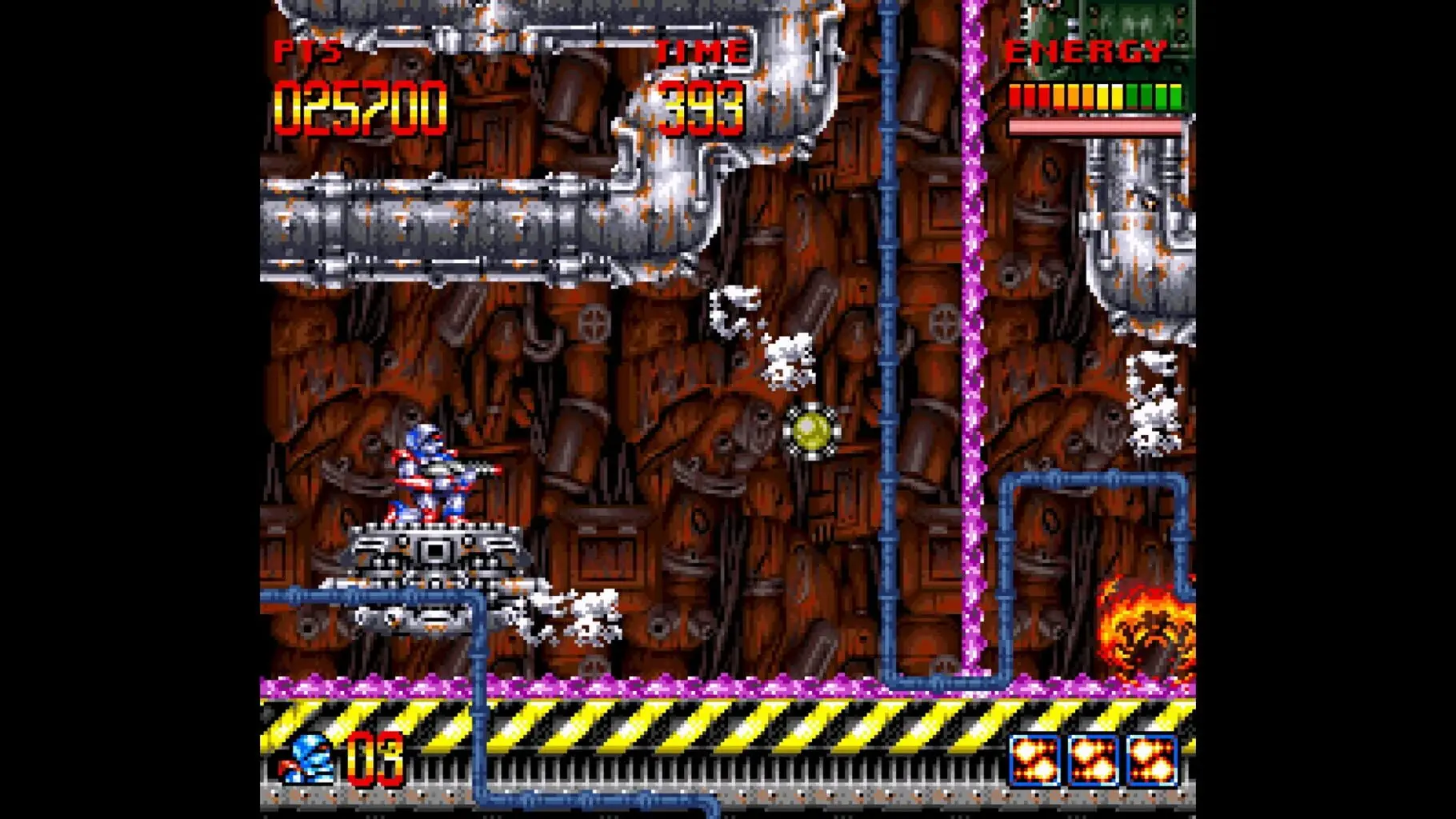Click the purple energy barrier wall
The image size is (1456, 819).
pyautogui.click(x=974, y=360)
